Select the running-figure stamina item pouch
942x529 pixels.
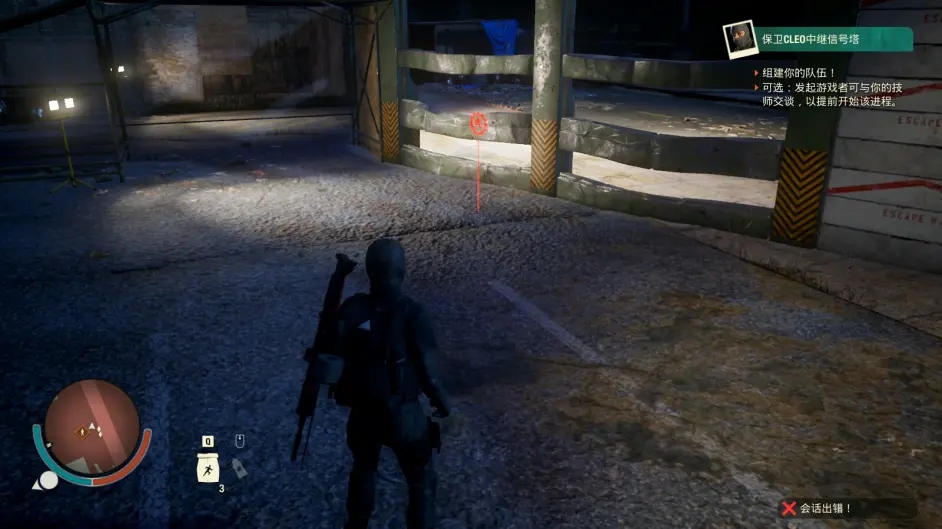(x=208, y=468)
